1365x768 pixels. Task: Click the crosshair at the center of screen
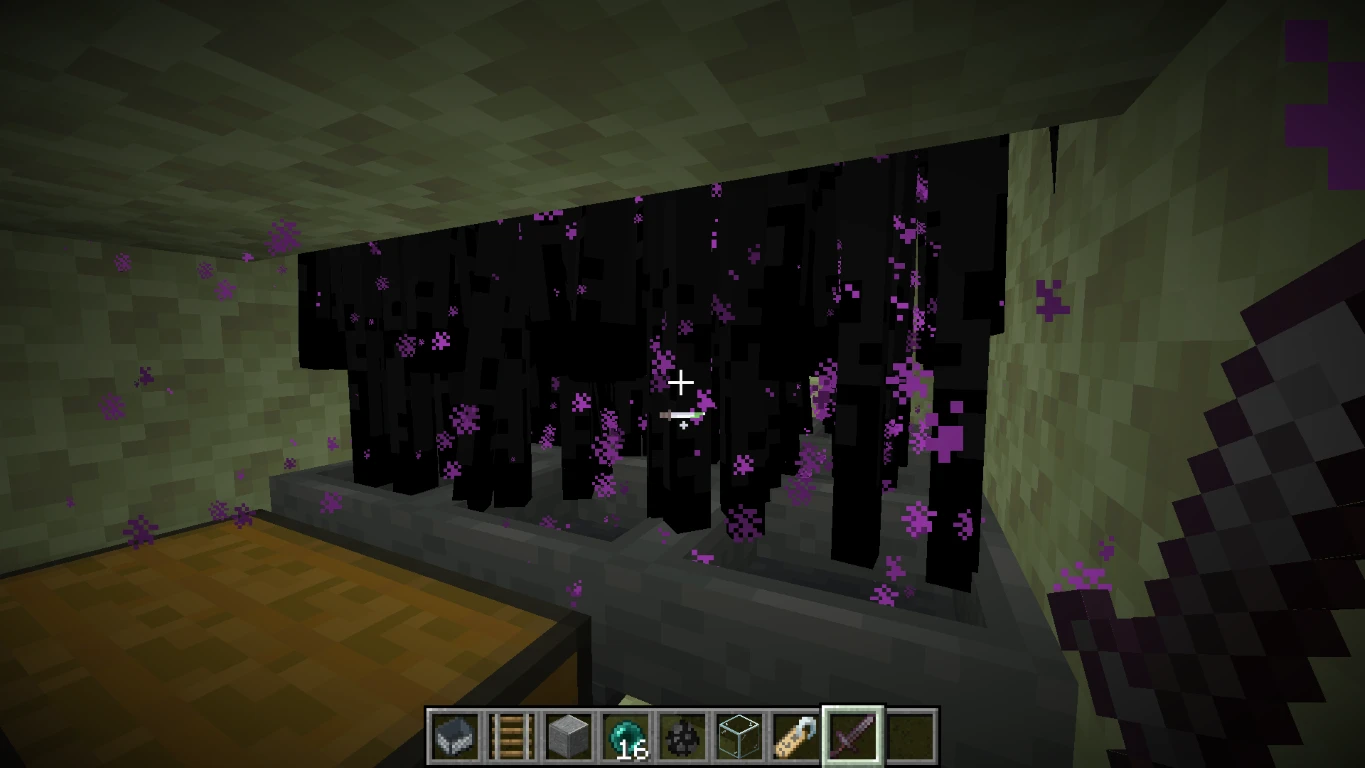pyautogui.click(x=682, y=382)
